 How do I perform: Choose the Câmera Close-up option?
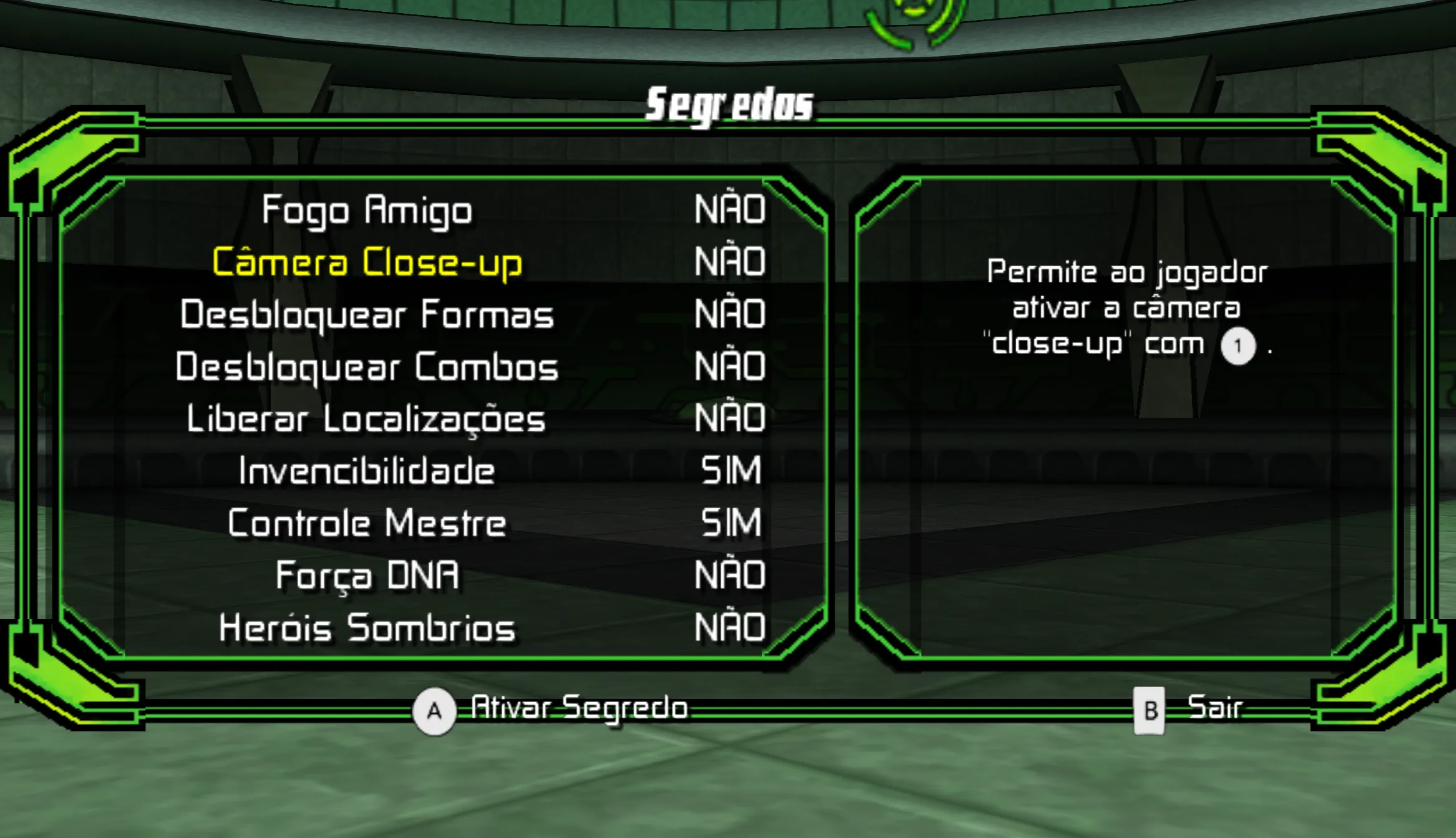367,262
